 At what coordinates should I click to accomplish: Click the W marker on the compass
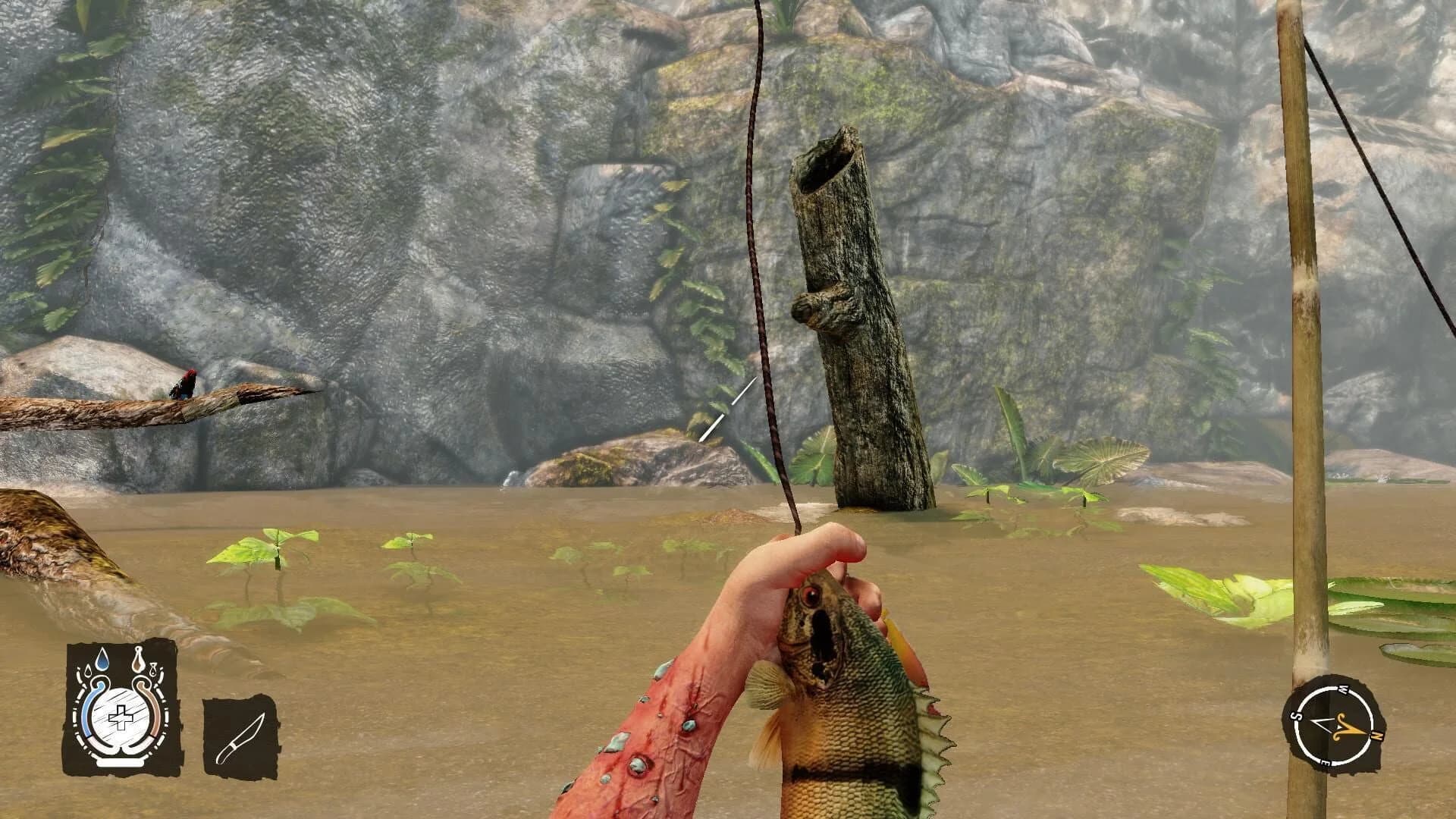pos(1343,690)
